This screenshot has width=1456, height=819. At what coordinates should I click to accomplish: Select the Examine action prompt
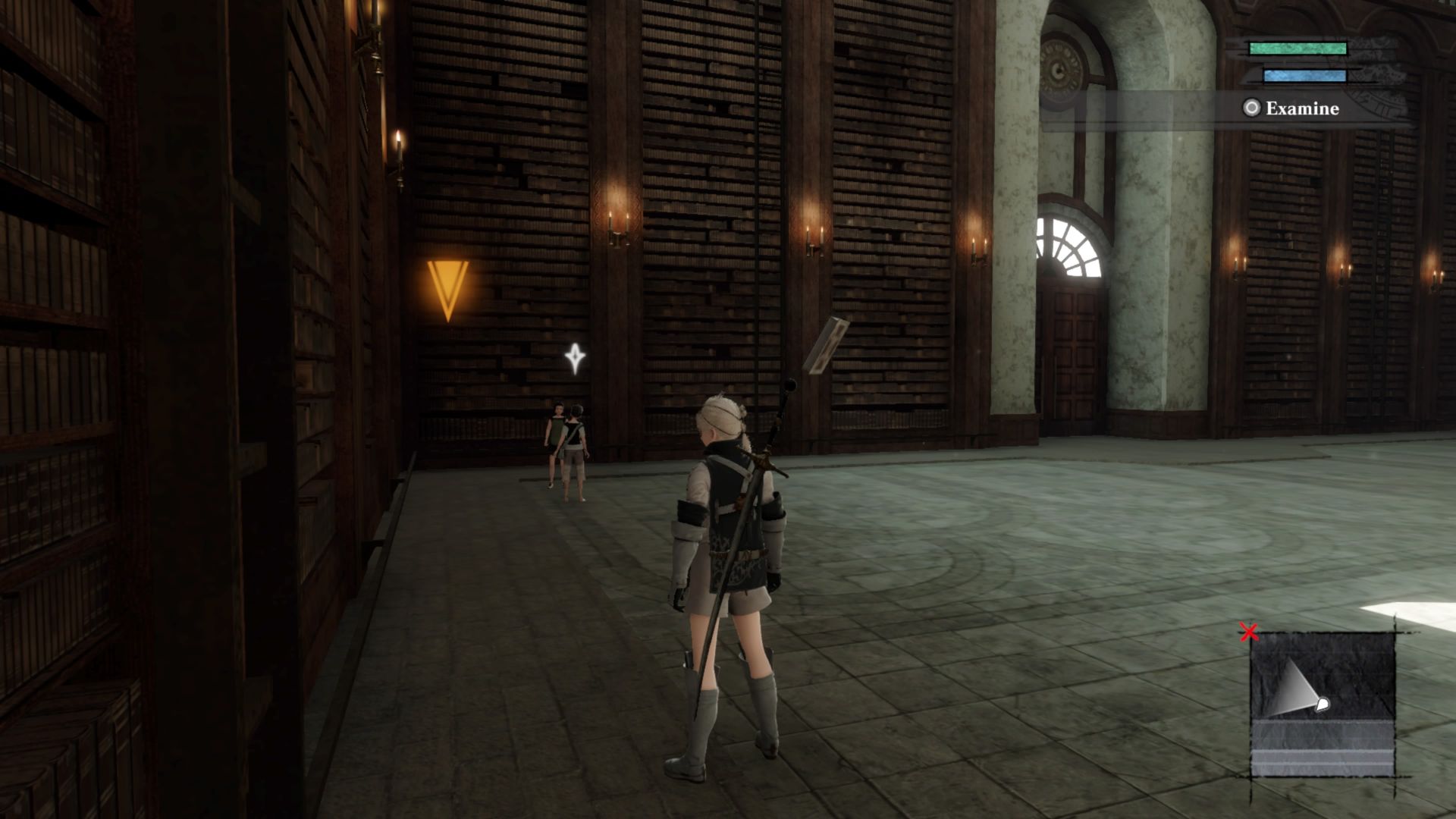coord(1301,108)
